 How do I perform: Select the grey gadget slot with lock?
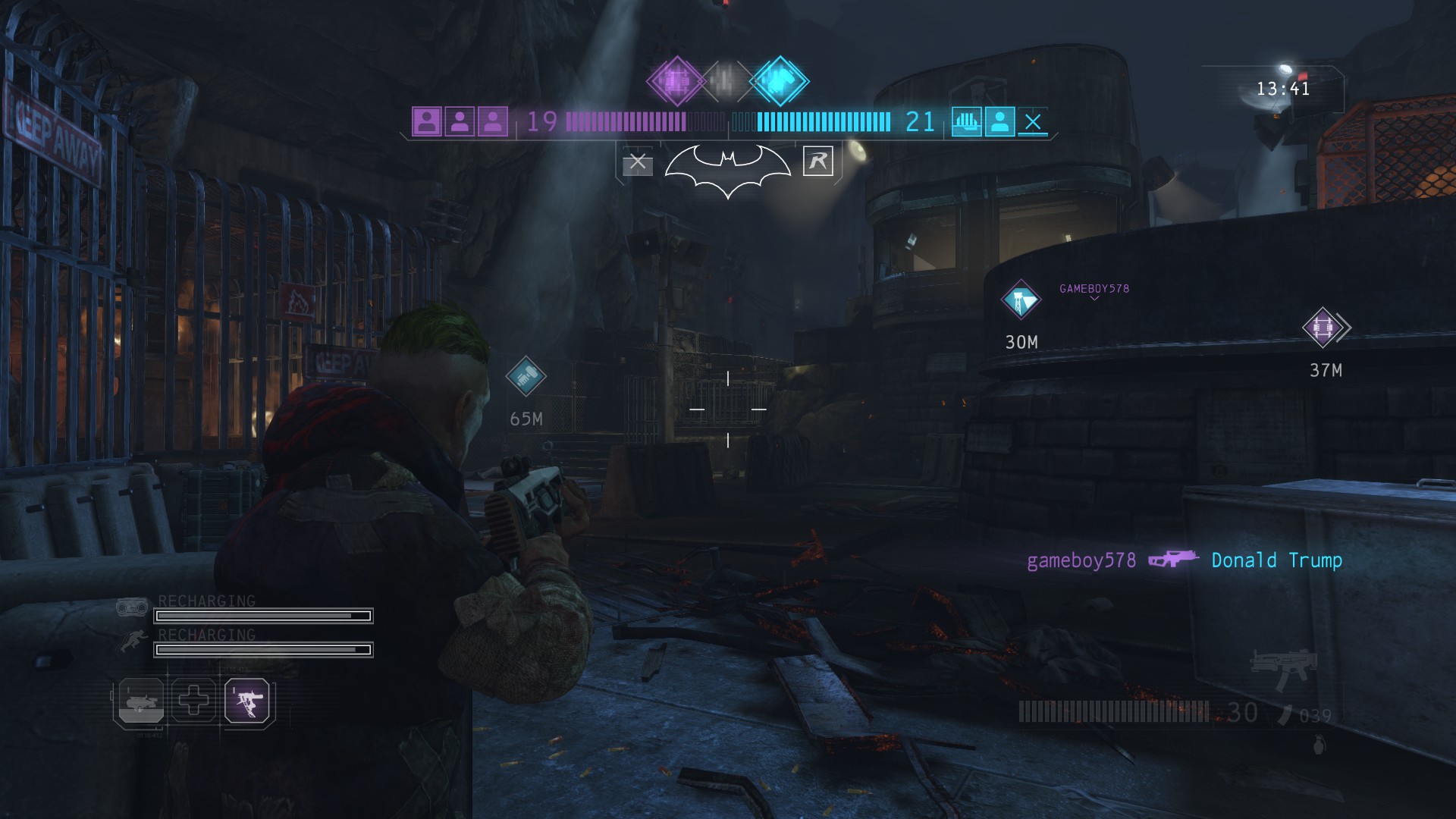click(x=140, y=701)
